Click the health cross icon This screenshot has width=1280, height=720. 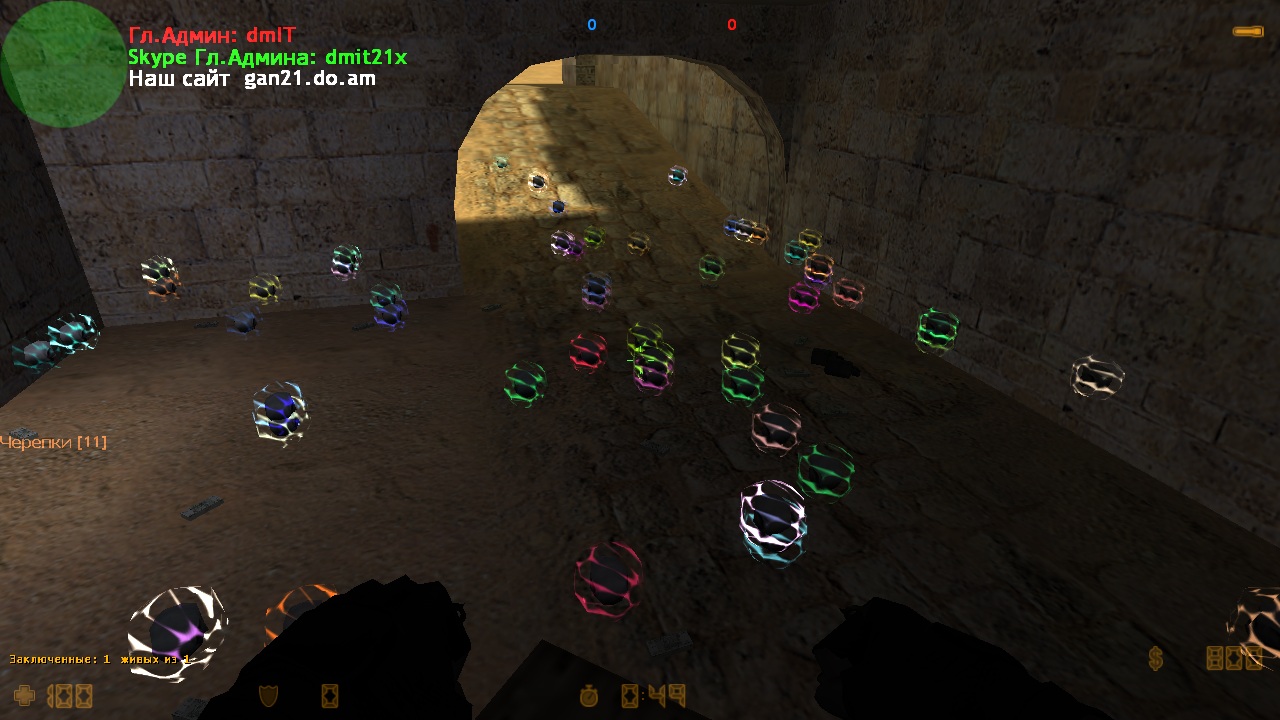(24, 694)
